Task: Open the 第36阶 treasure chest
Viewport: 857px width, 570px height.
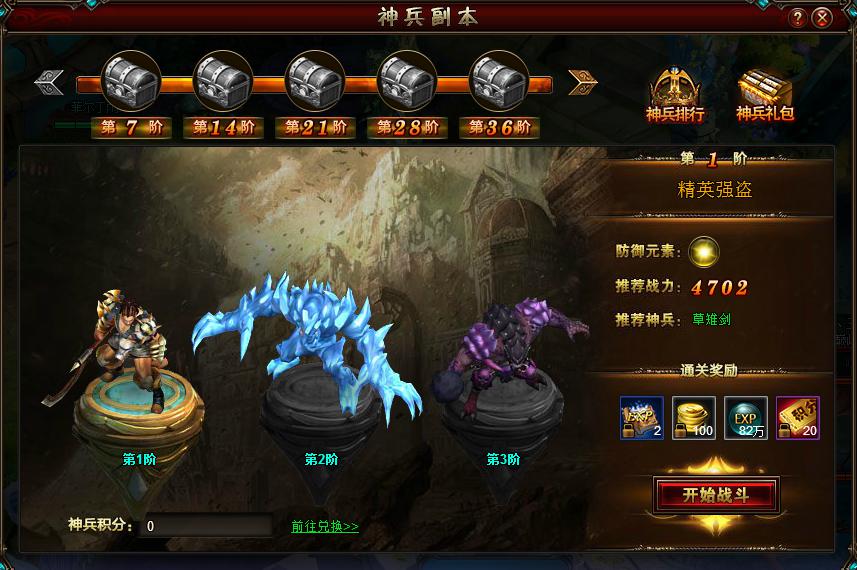Action: (499, 78)
